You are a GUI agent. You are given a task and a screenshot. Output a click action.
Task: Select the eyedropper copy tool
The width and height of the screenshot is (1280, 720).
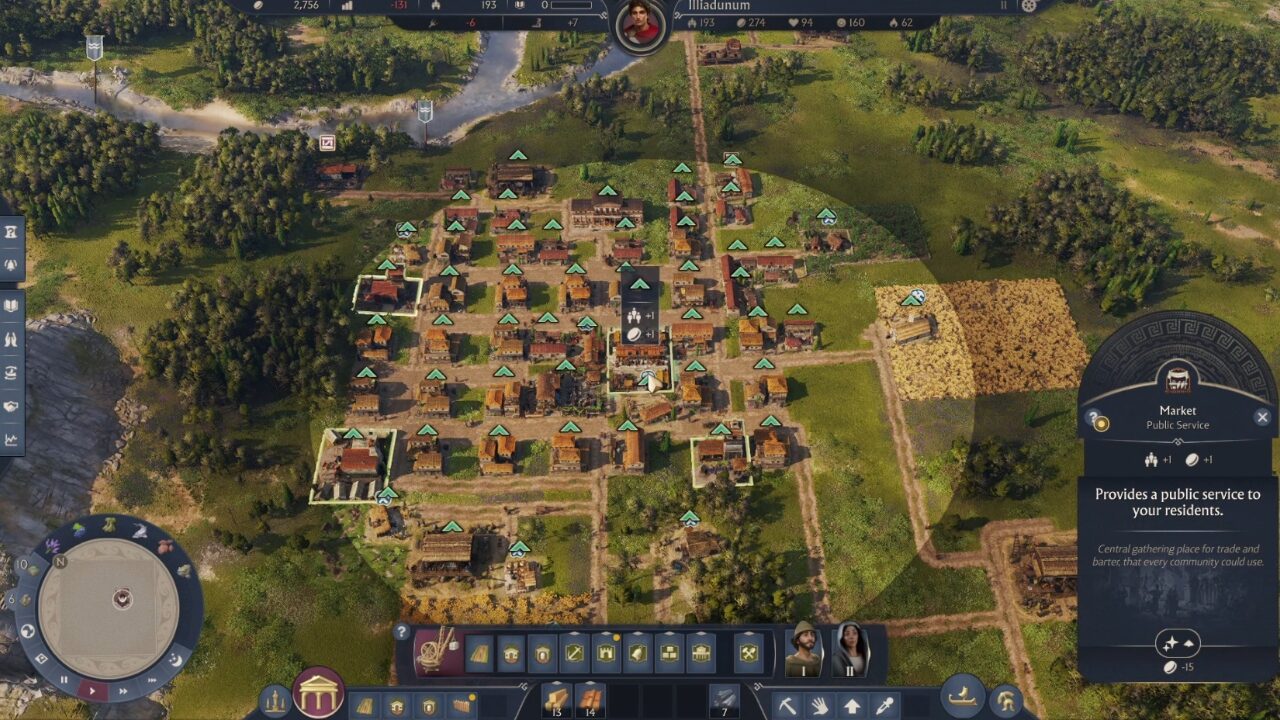point(884,705)
